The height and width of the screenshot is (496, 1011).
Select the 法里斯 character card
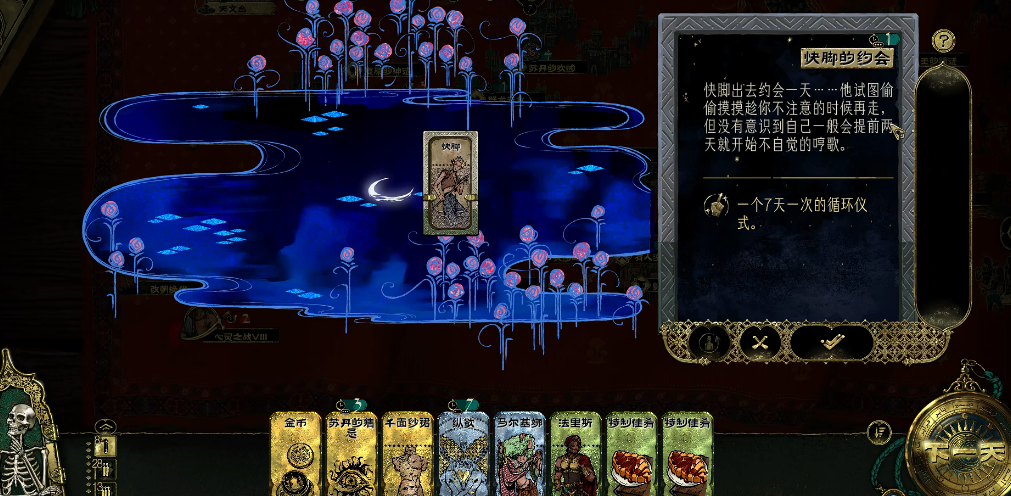[577, 455]
